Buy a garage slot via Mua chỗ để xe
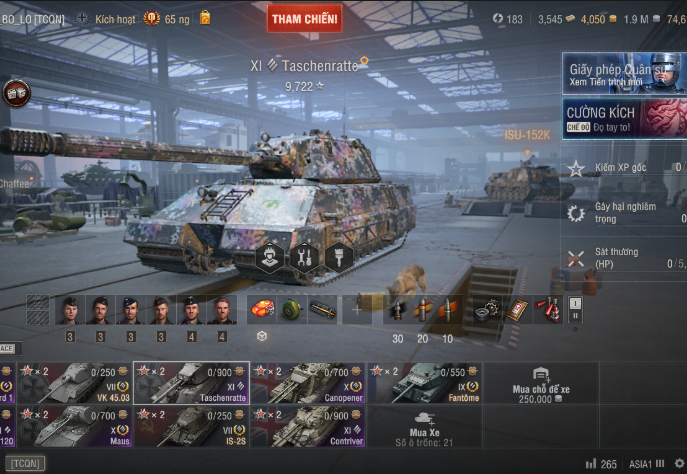The height and width of the screenshot is (474, 687). pyautogui.click(x=541, y=384)
